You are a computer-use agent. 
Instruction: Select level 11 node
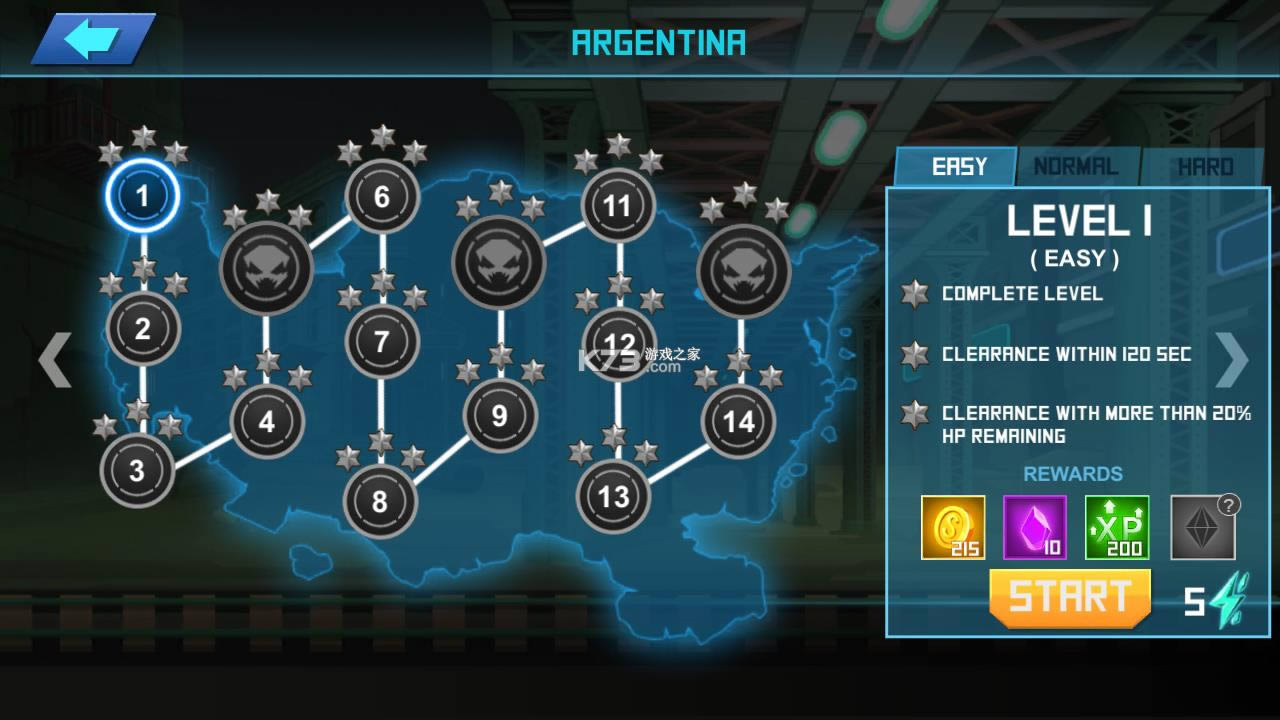[617, 206]
